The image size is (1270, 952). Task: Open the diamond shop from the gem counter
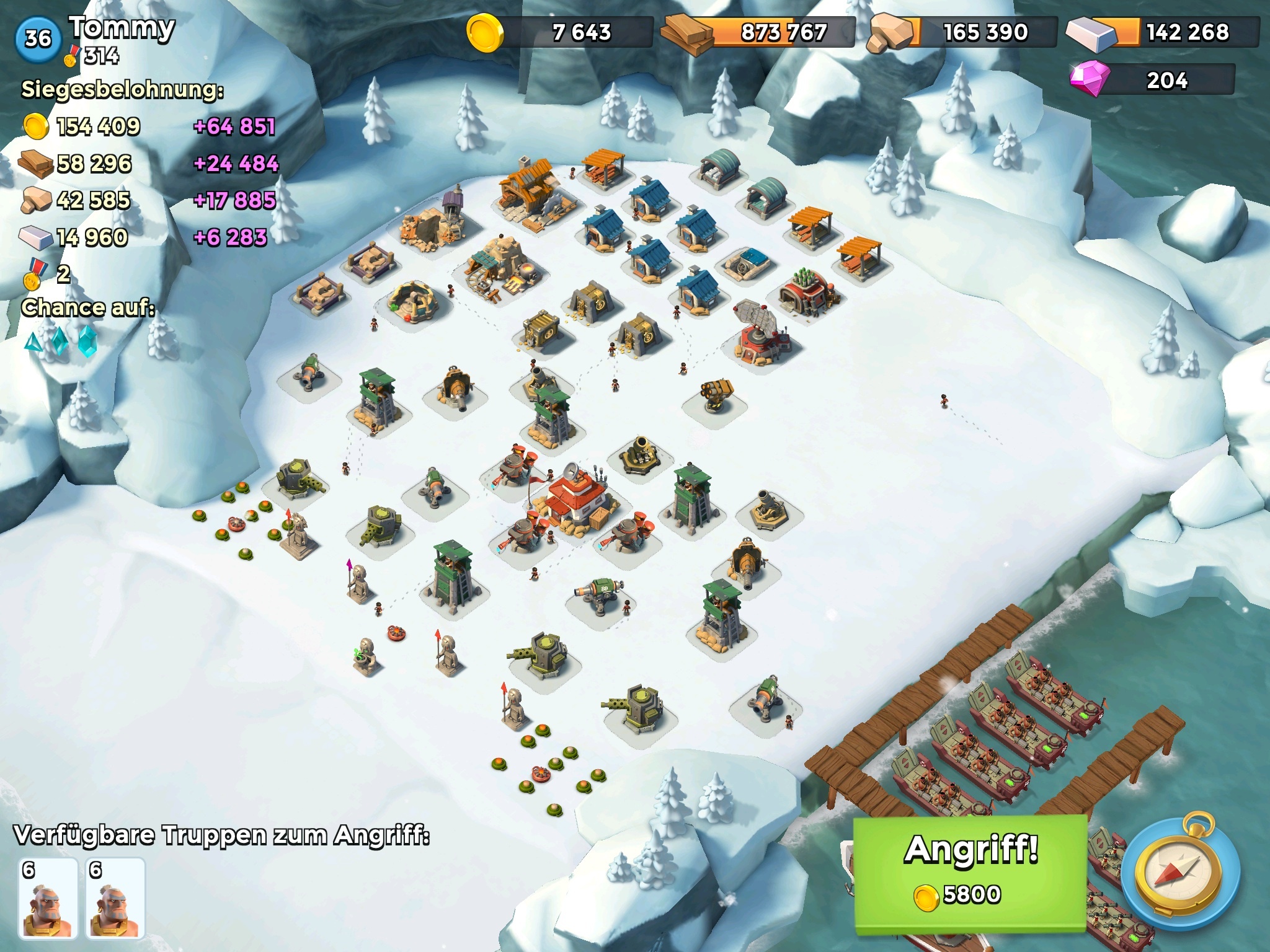pos(1152,80)
